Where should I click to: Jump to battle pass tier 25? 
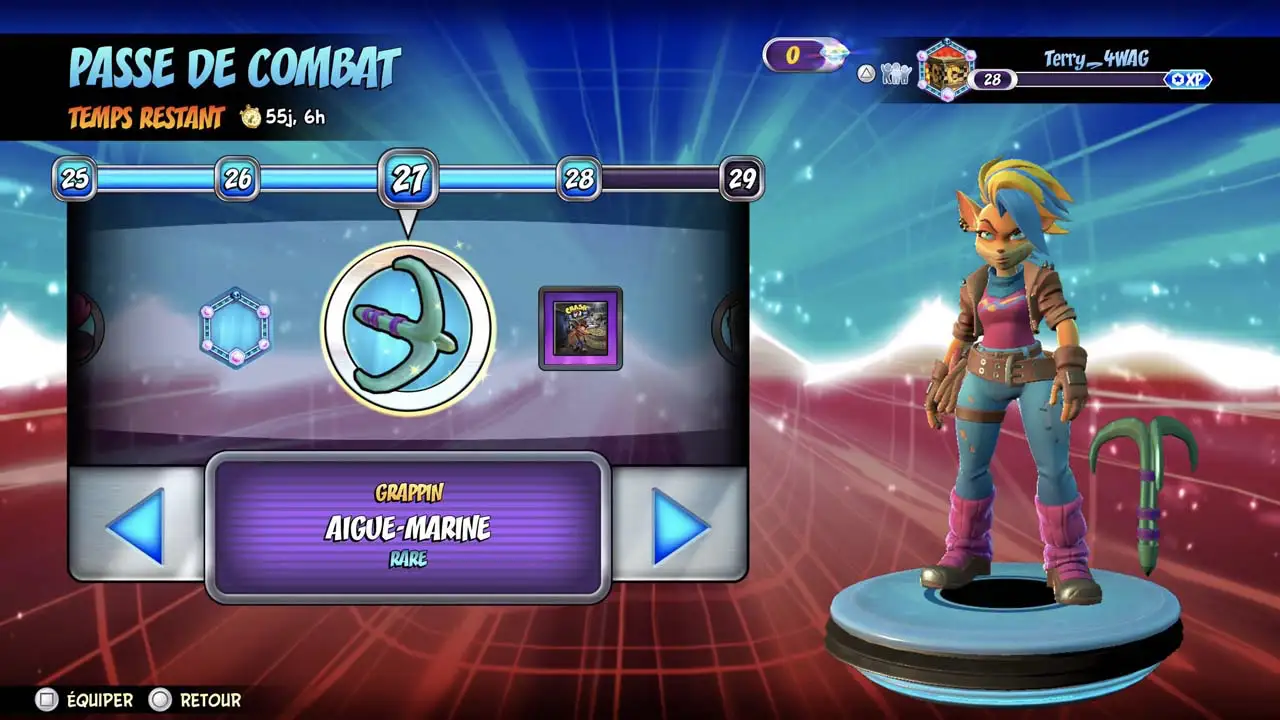(x=75, y=179)
